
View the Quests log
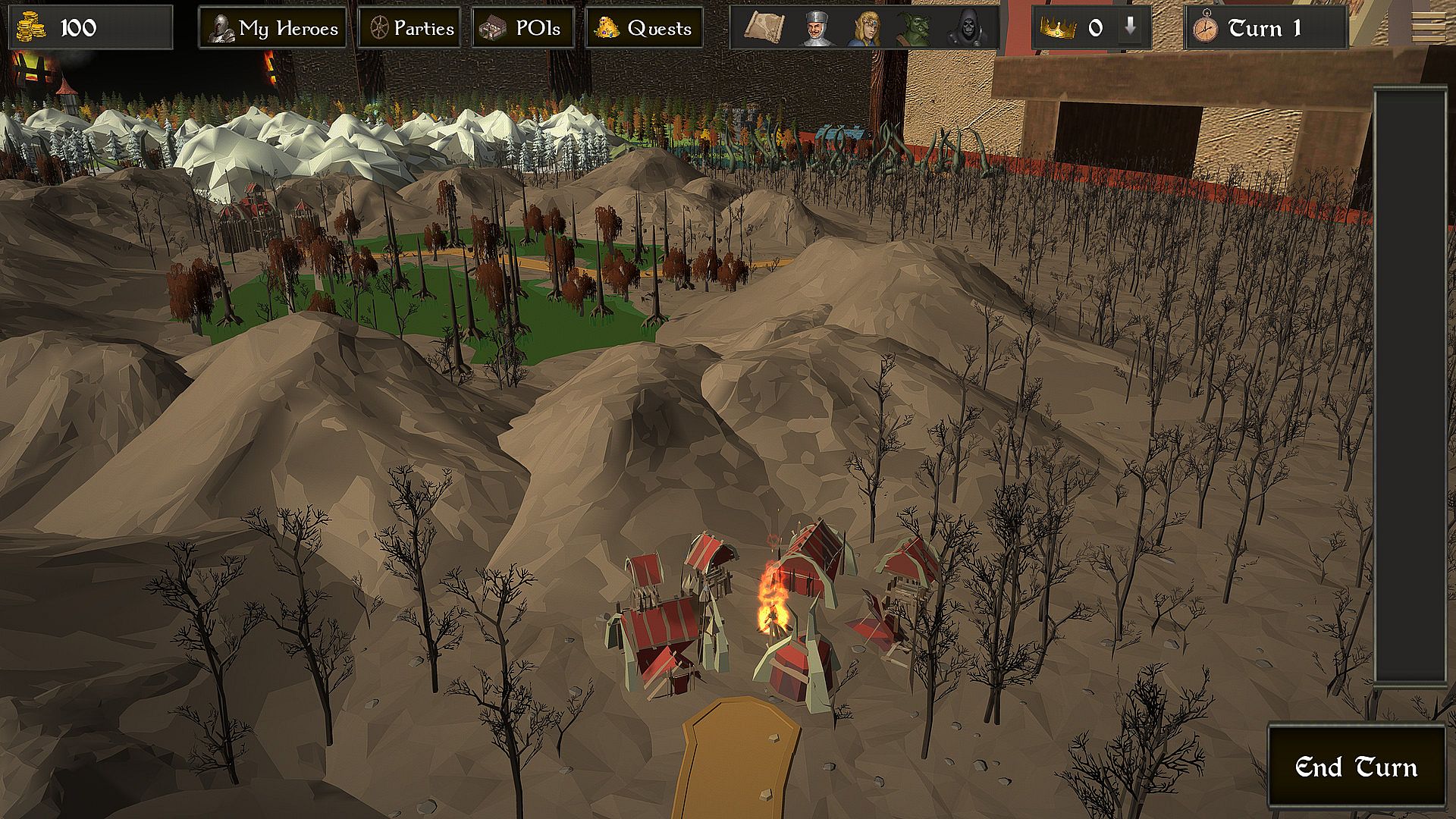coord(644,28)
